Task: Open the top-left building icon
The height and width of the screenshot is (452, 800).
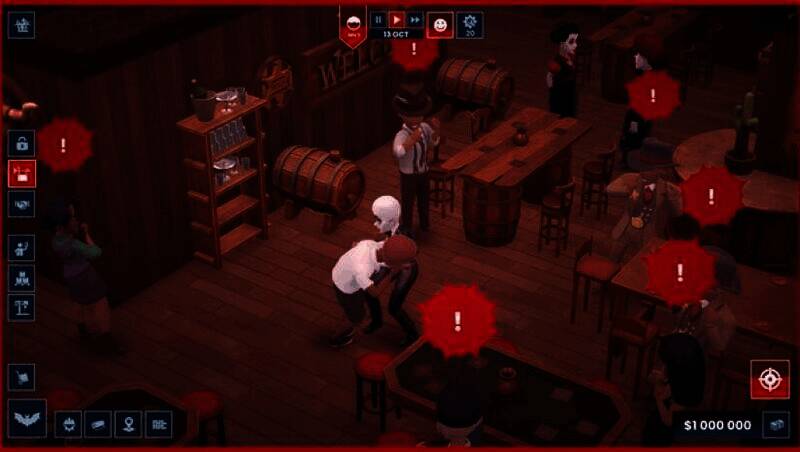Action: [21, 24]
